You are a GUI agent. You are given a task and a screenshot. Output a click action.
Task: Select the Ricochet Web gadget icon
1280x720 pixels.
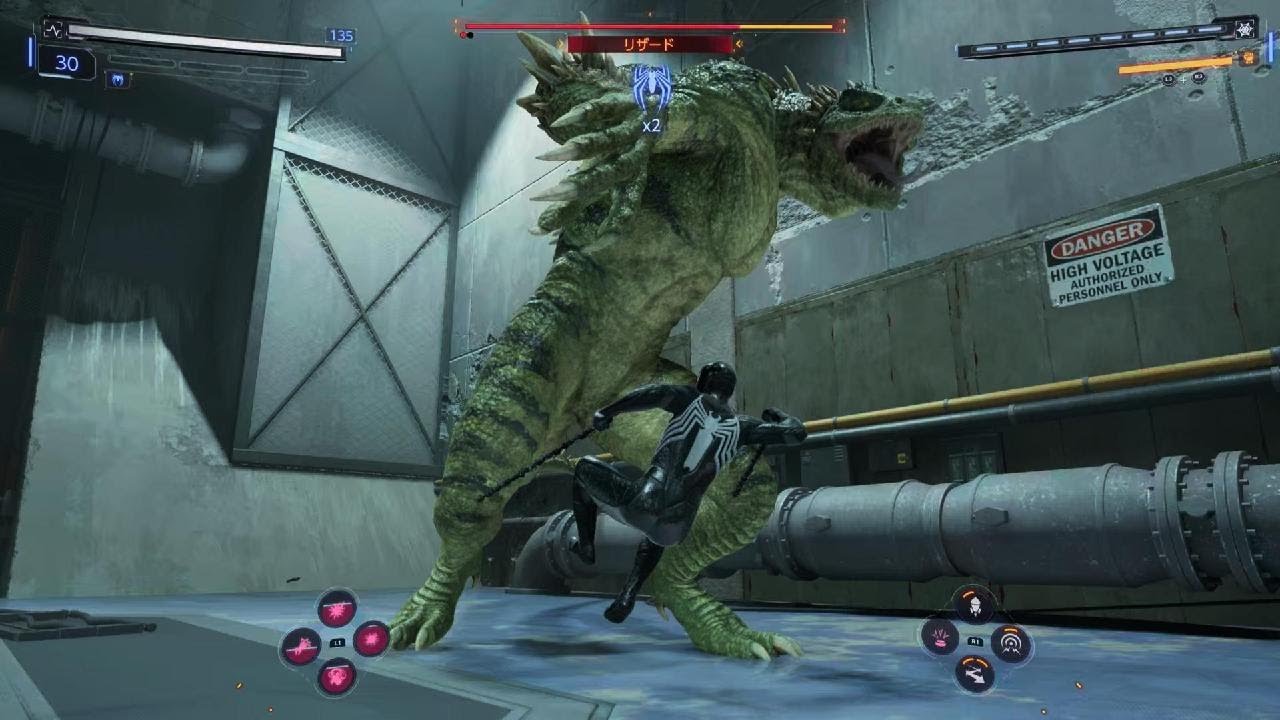coord(974,673)
